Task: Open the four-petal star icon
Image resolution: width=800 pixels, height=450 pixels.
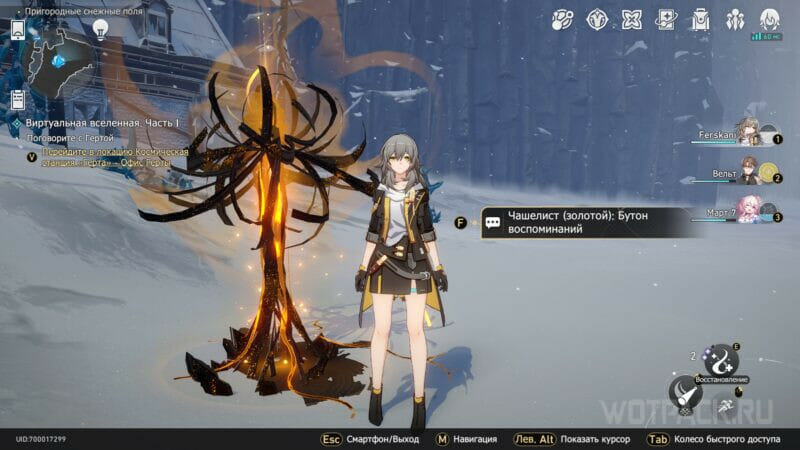Action: pos(632,19)
